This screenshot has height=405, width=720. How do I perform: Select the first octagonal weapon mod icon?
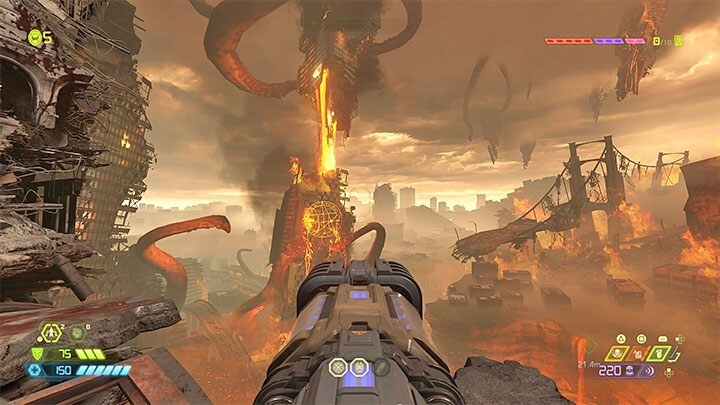pyautogui.click(x=338, y=367)
